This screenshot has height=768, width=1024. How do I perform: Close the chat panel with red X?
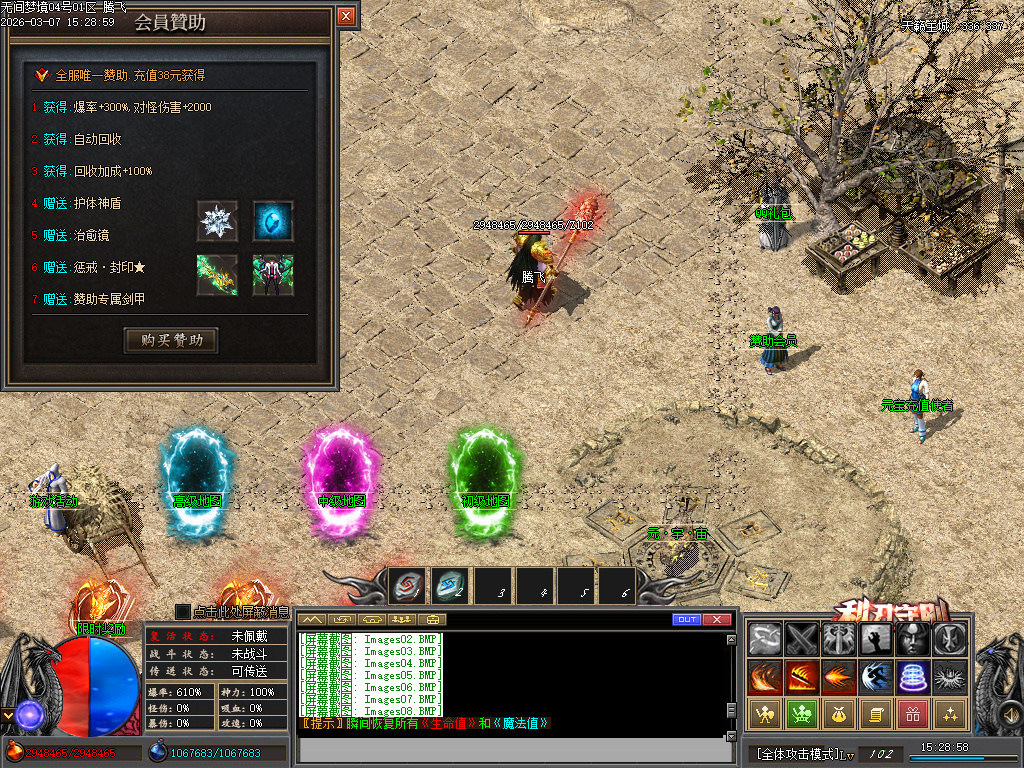coord(717,620)
